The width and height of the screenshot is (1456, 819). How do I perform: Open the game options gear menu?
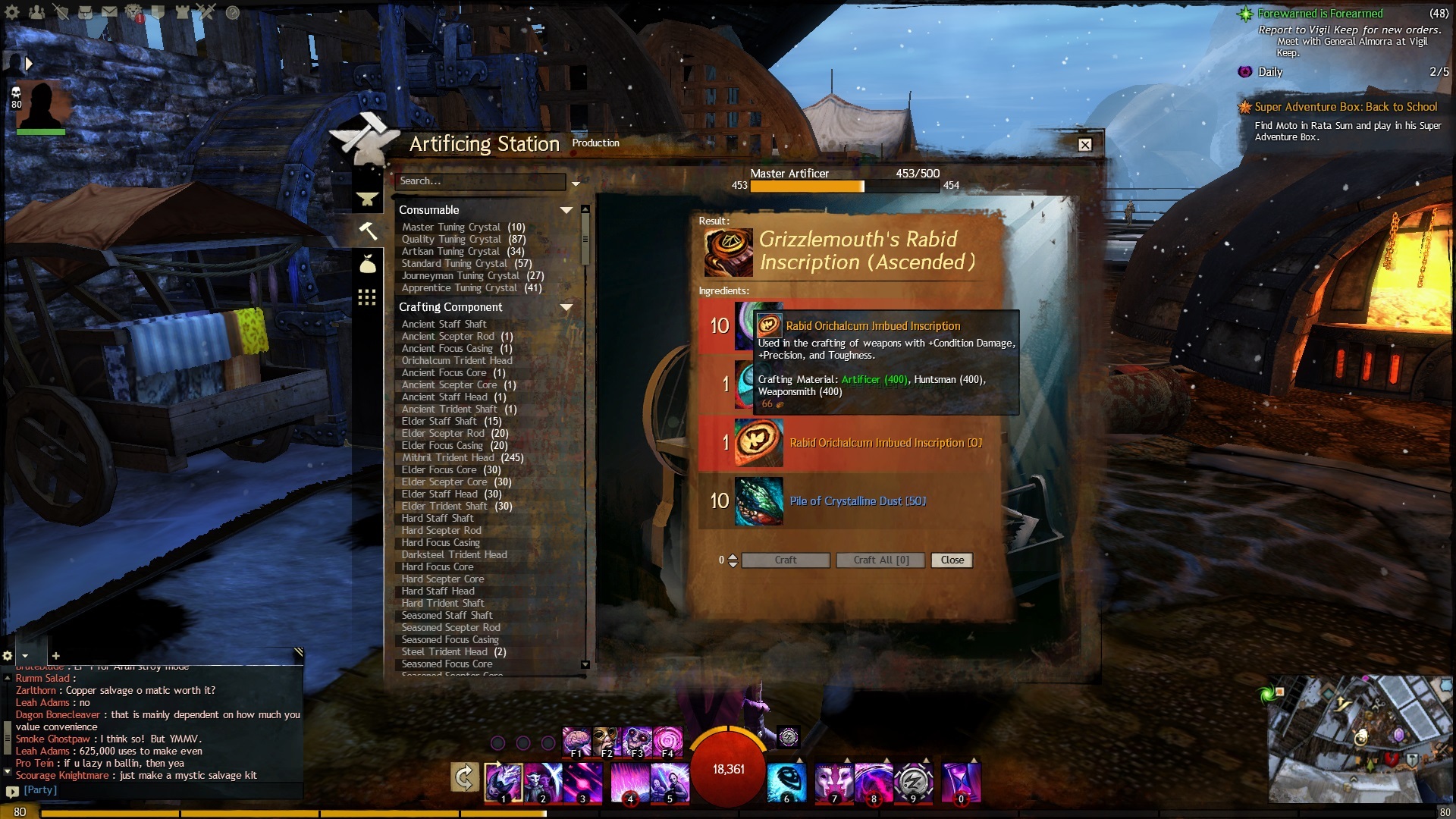point(12,12)
